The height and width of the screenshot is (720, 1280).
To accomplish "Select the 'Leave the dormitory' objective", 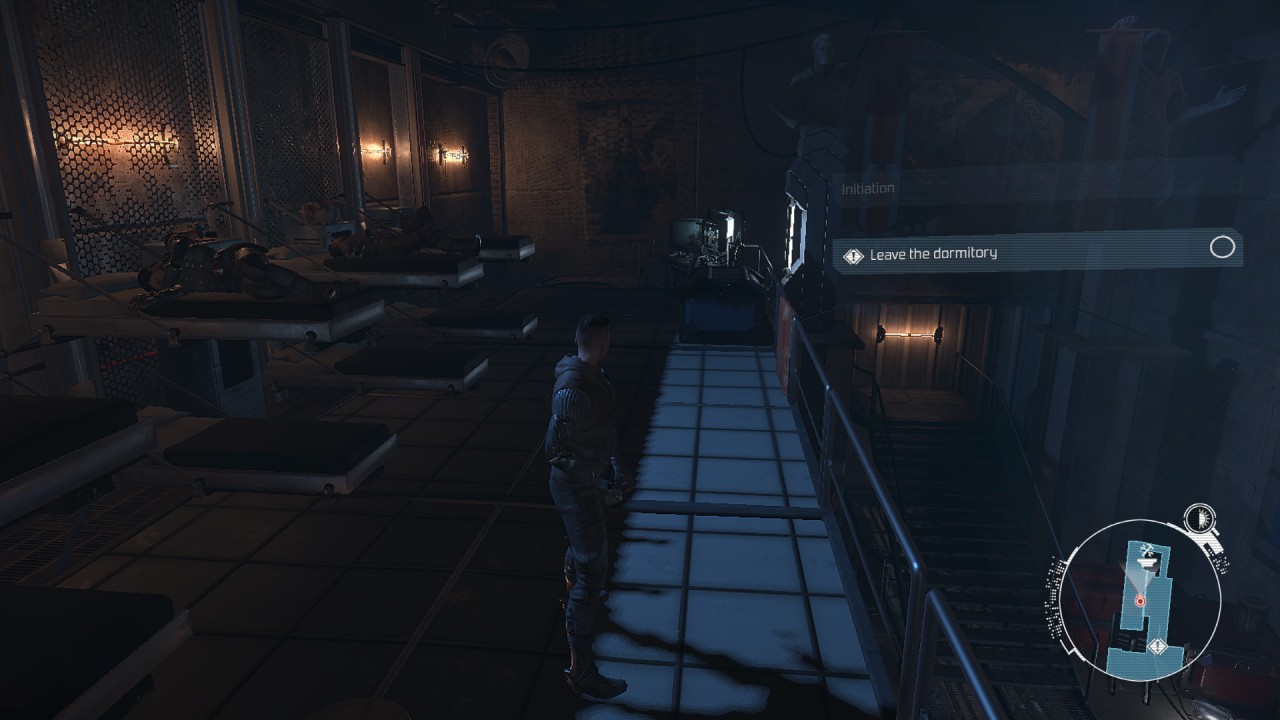I will [933, 254].
